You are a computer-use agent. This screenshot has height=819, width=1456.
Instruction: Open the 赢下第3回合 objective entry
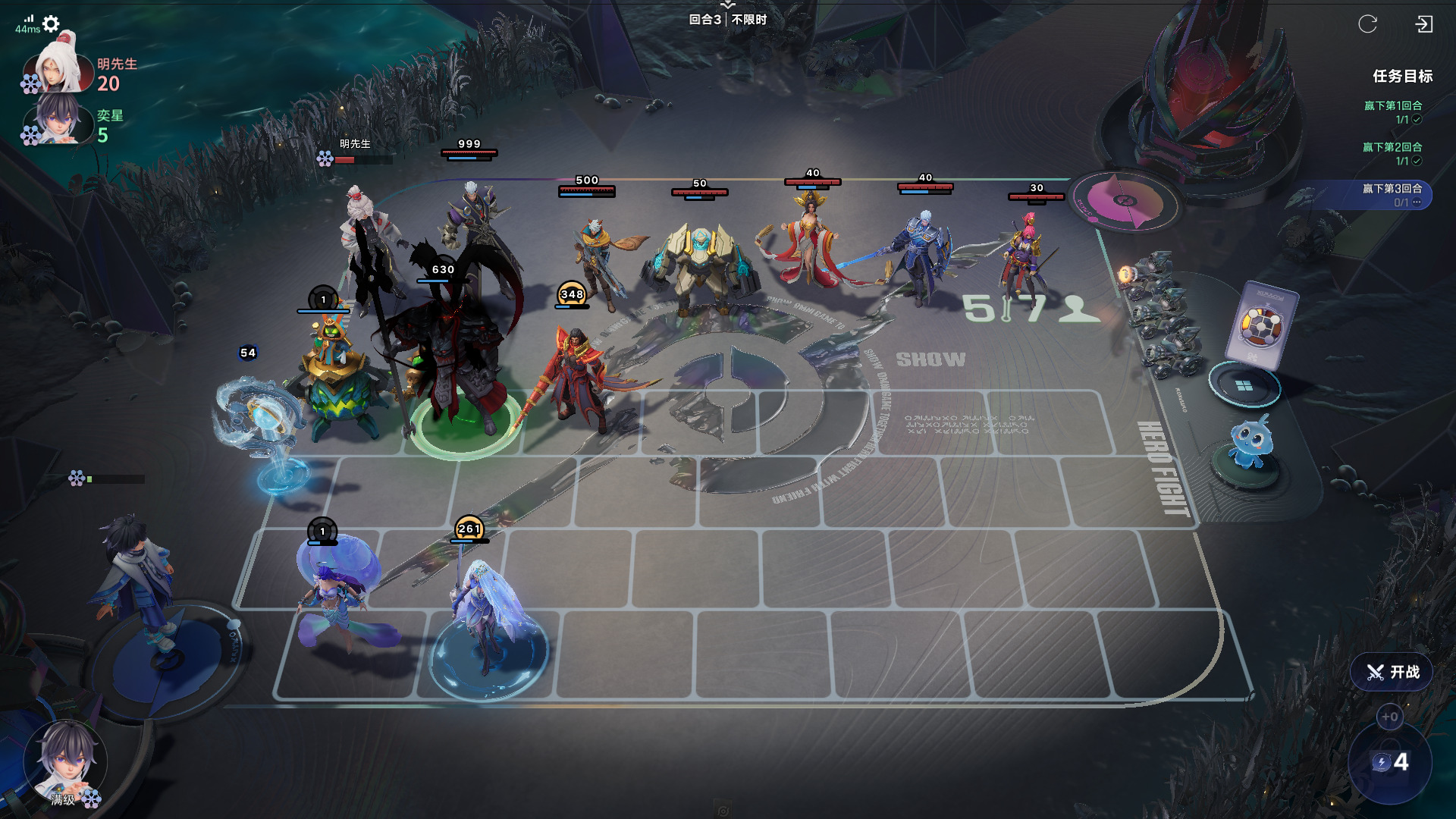[1392, 195]
